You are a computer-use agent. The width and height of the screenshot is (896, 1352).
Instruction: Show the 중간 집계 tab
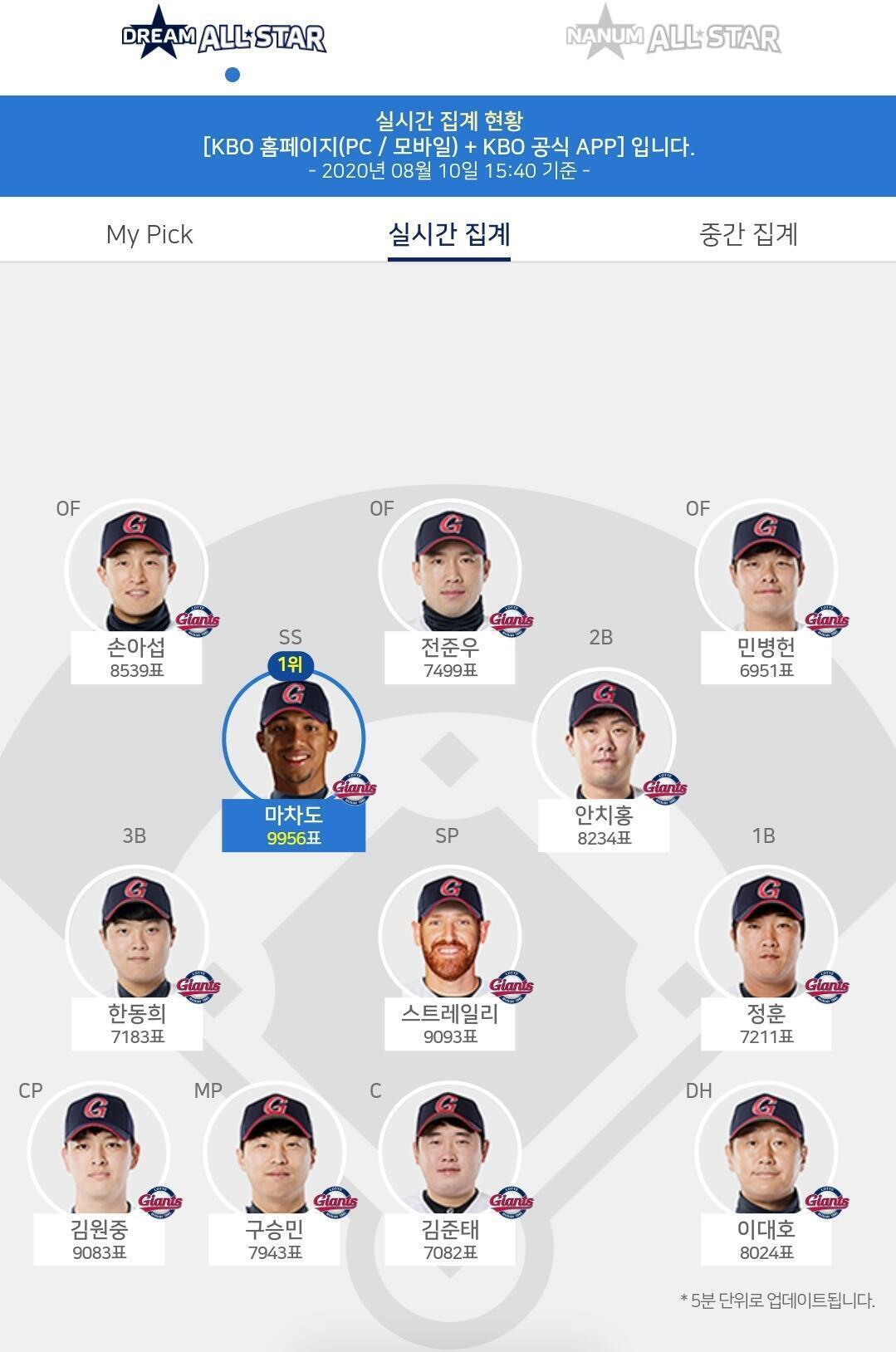(748, 234)
